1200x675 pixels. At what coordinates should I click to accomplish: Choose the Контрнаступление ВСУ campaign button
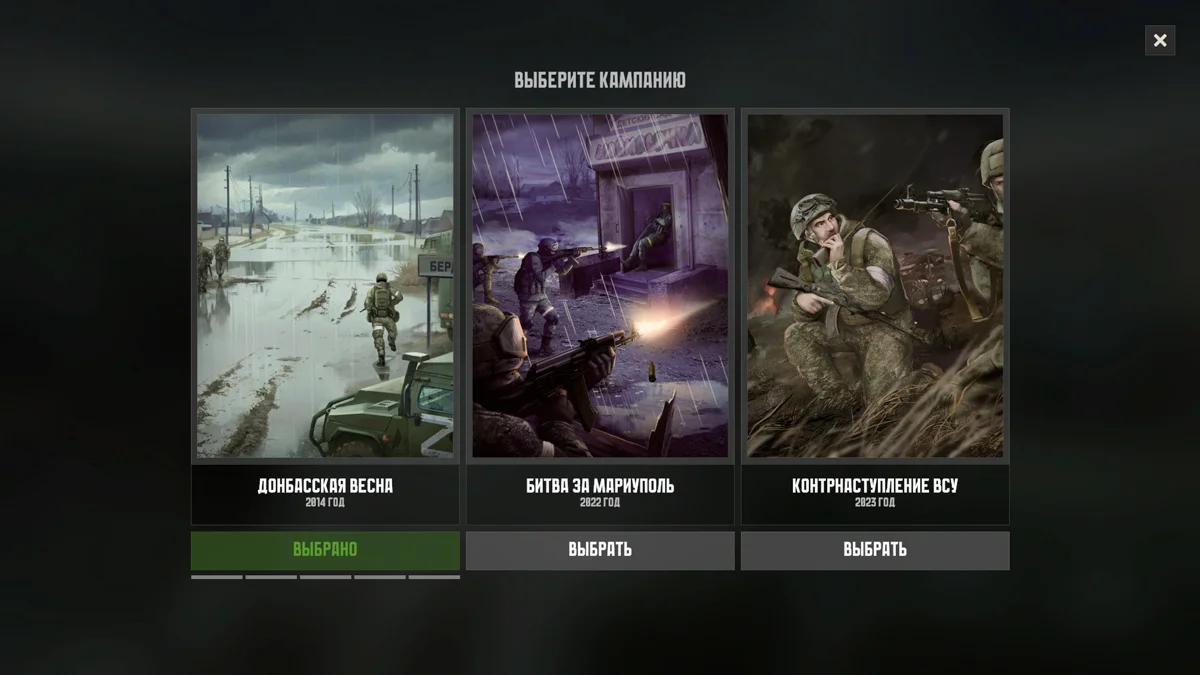tap(875, 550)
